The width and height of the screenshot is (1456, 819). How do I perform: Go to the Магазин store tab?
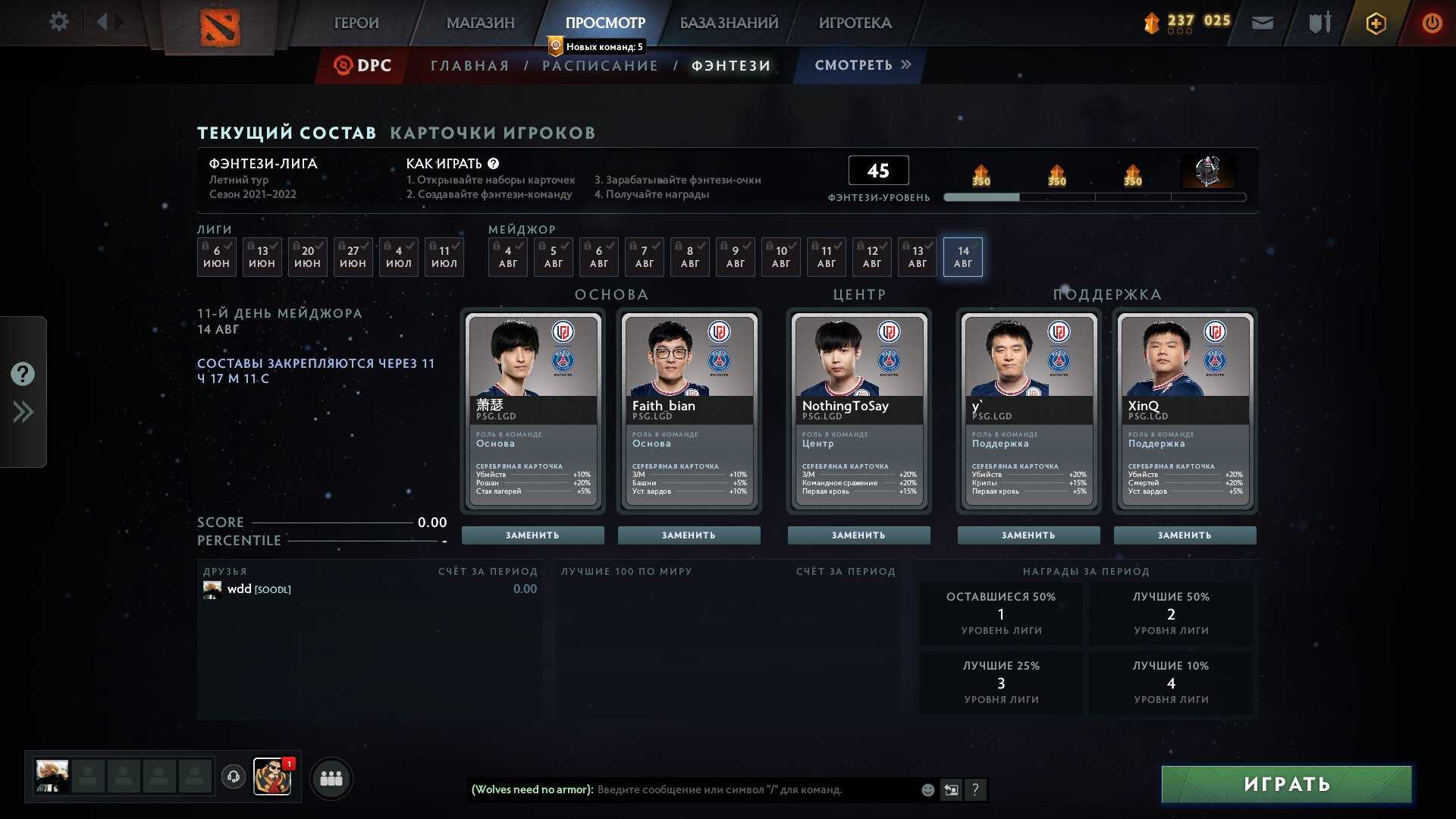tap(480, 23)
